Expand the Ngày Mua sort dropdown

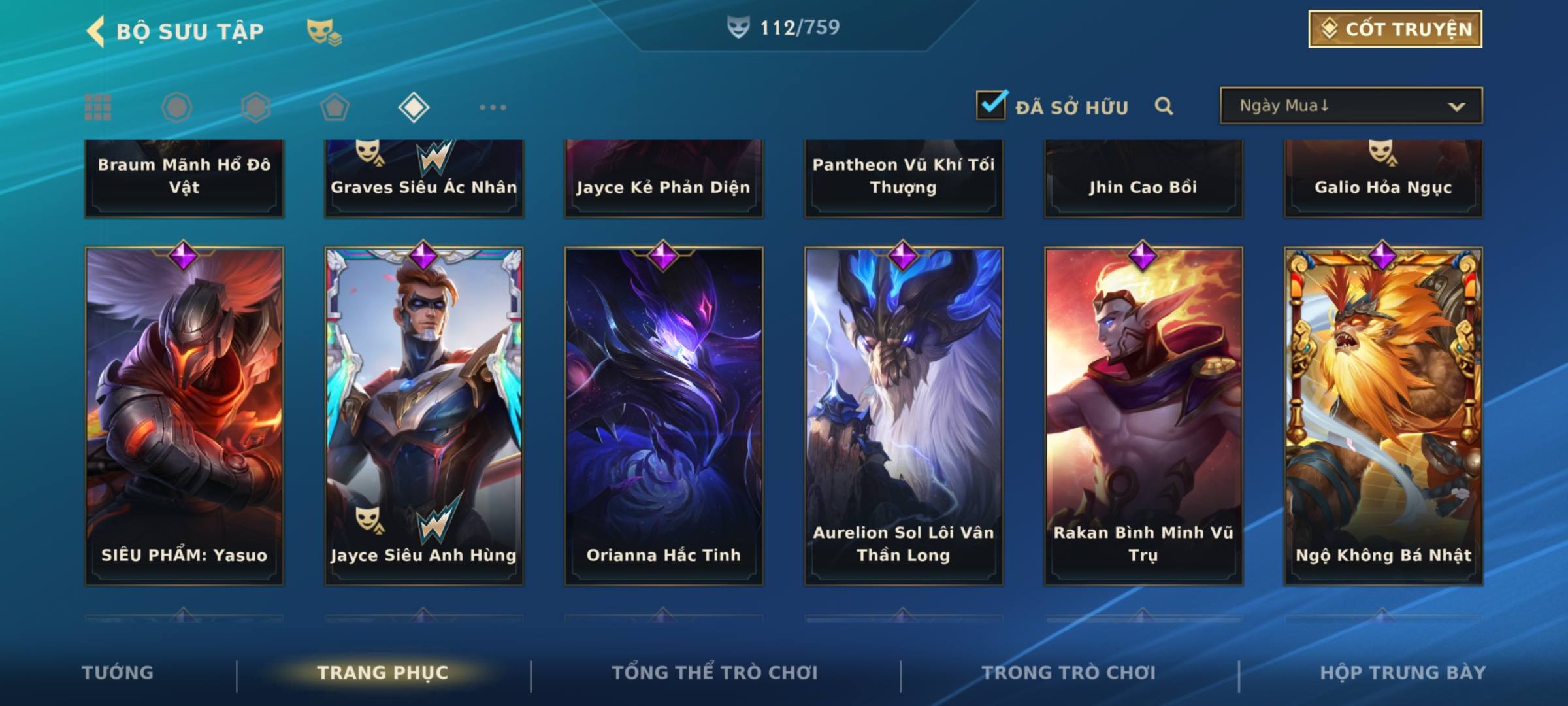(1351, 106)
